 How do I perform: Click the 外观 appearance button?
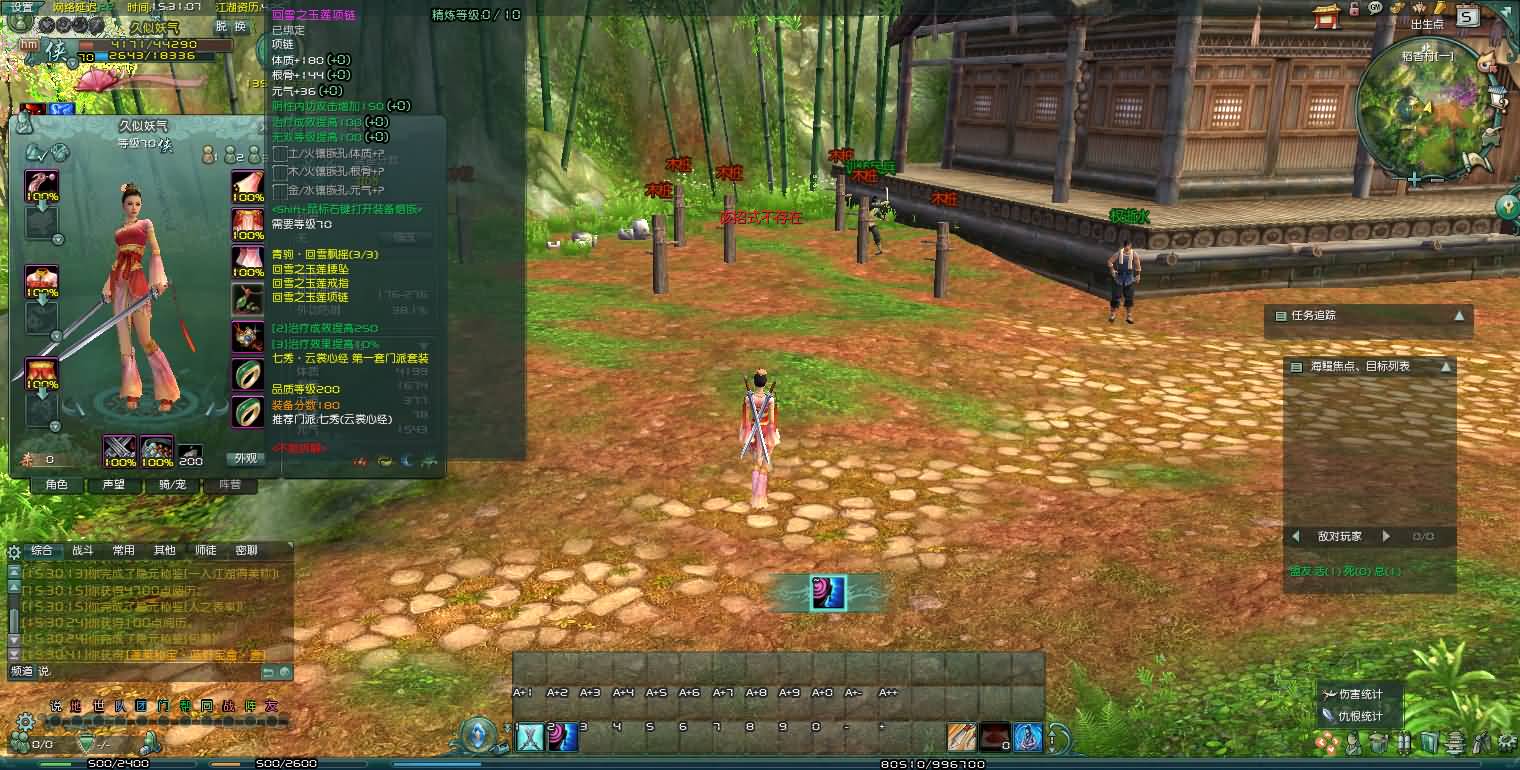[x=246, y=457]
